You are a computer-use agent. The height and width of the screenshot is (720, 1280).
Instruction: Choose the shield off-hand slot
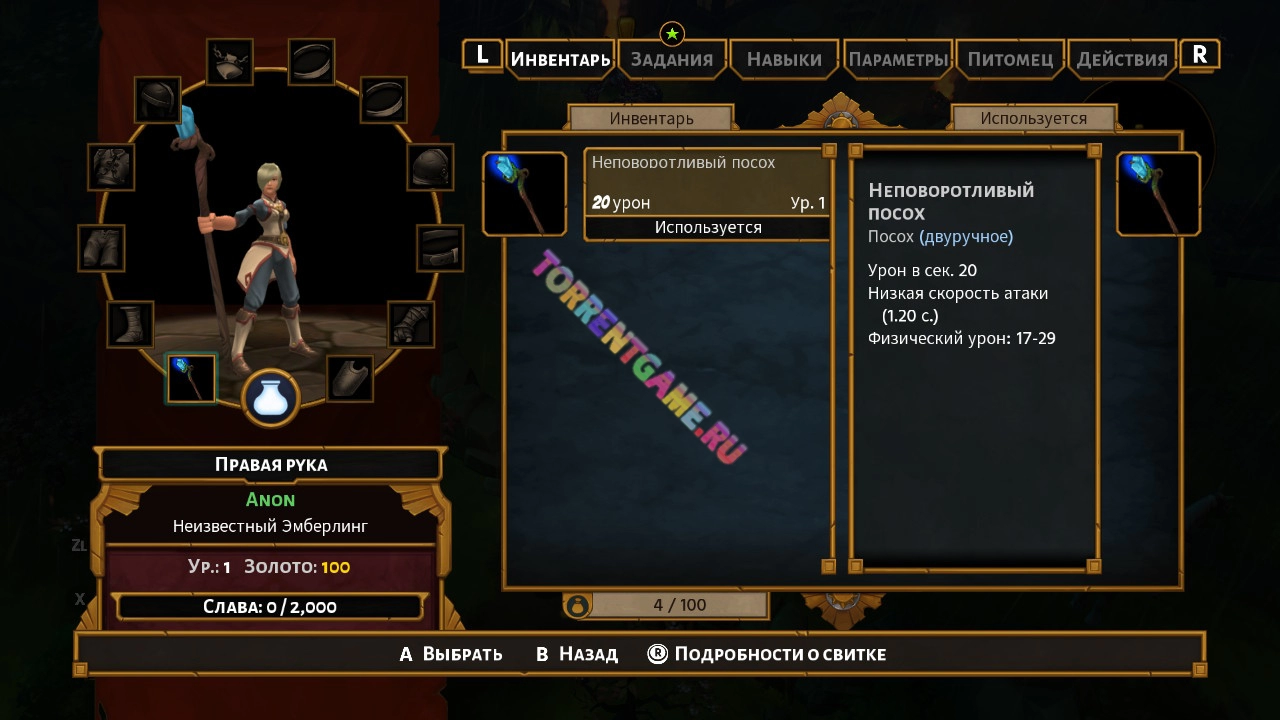click(349, 379)
